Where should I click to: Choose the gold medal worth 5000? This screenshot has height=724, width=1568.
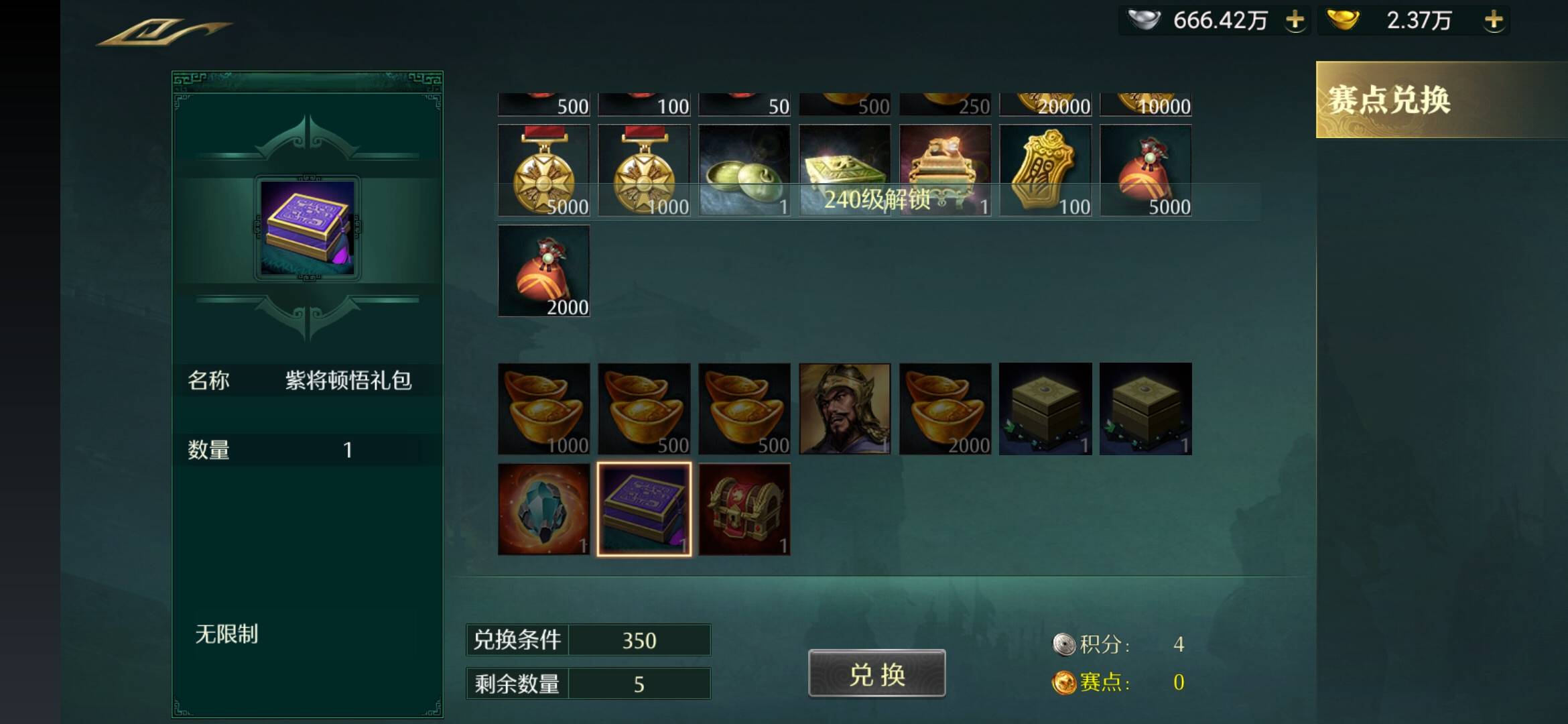543,170
